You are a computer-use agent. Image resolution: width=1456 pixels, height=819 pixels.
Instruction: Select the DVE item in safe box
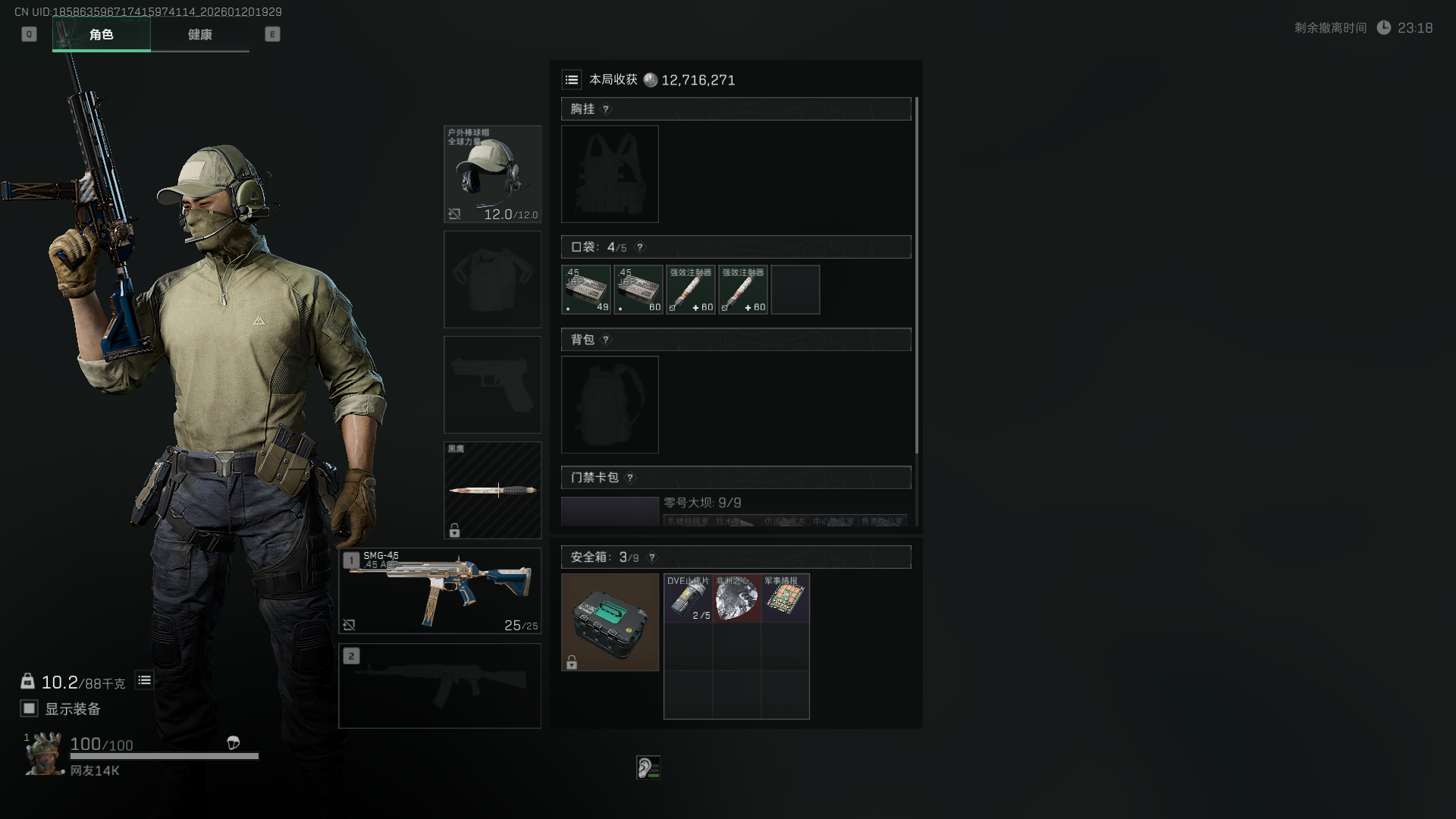click(688, 598)
